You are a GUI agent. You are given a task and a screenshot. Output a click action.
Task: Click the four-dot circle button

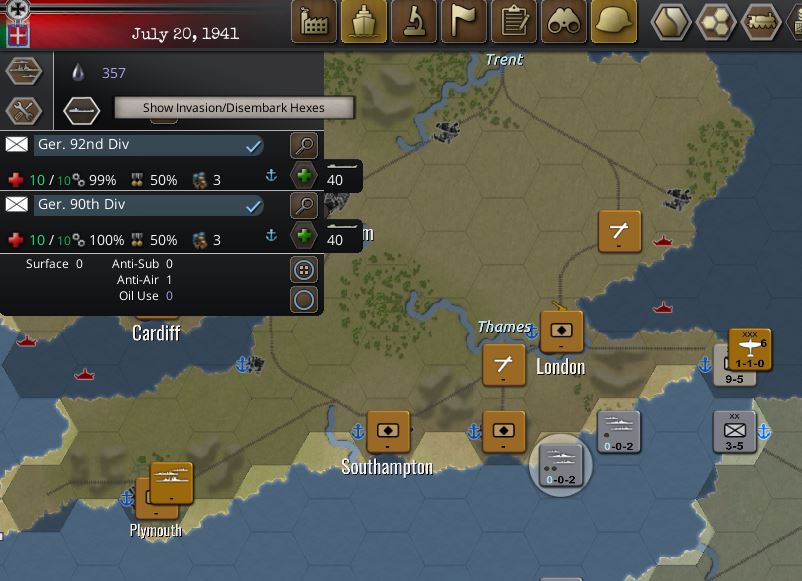tap(304, 270)
